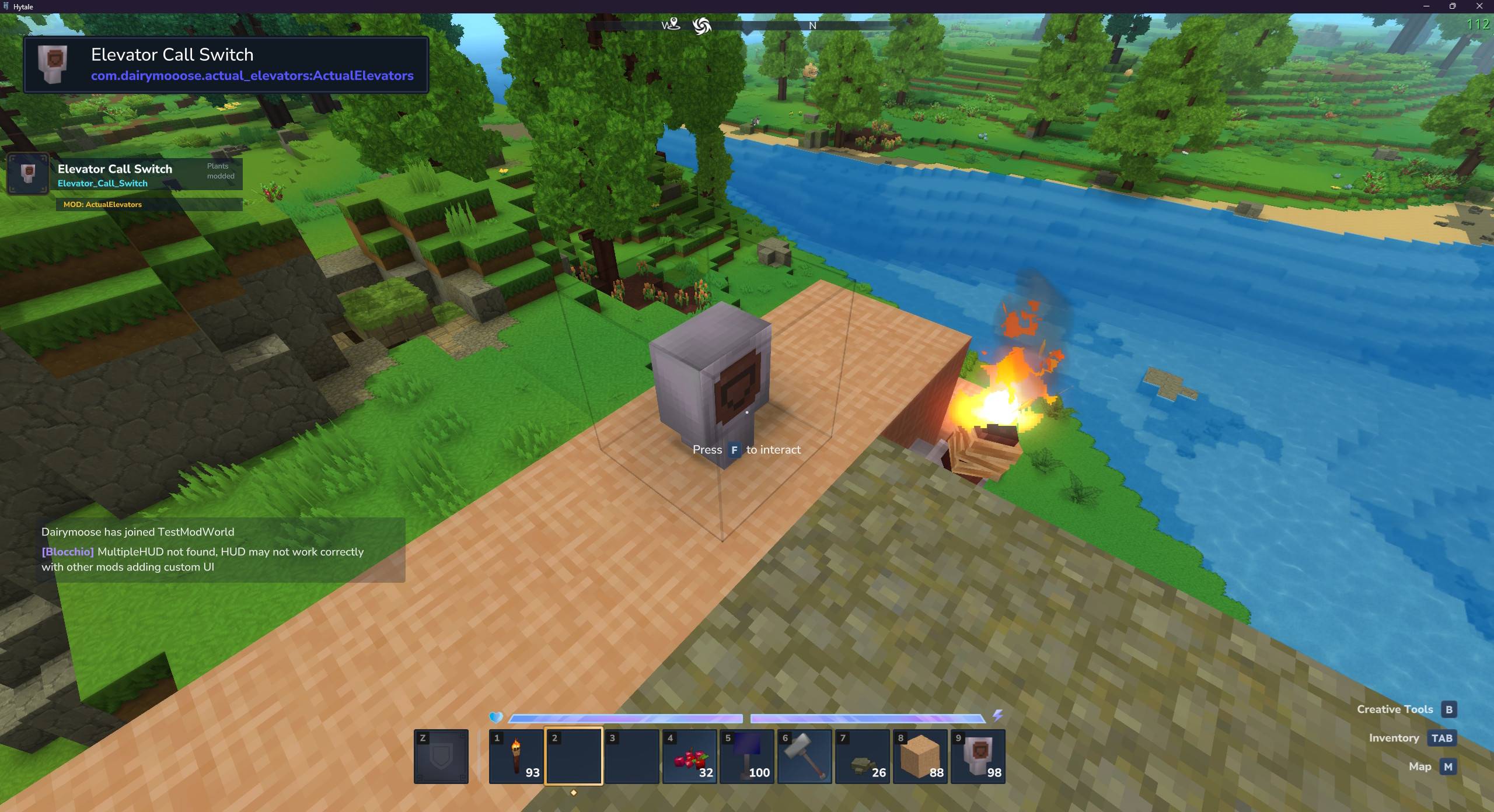Close the Hytale window
Image resolution: width=1494 pixels, height=812 pixels.
tap(1479, 6)
